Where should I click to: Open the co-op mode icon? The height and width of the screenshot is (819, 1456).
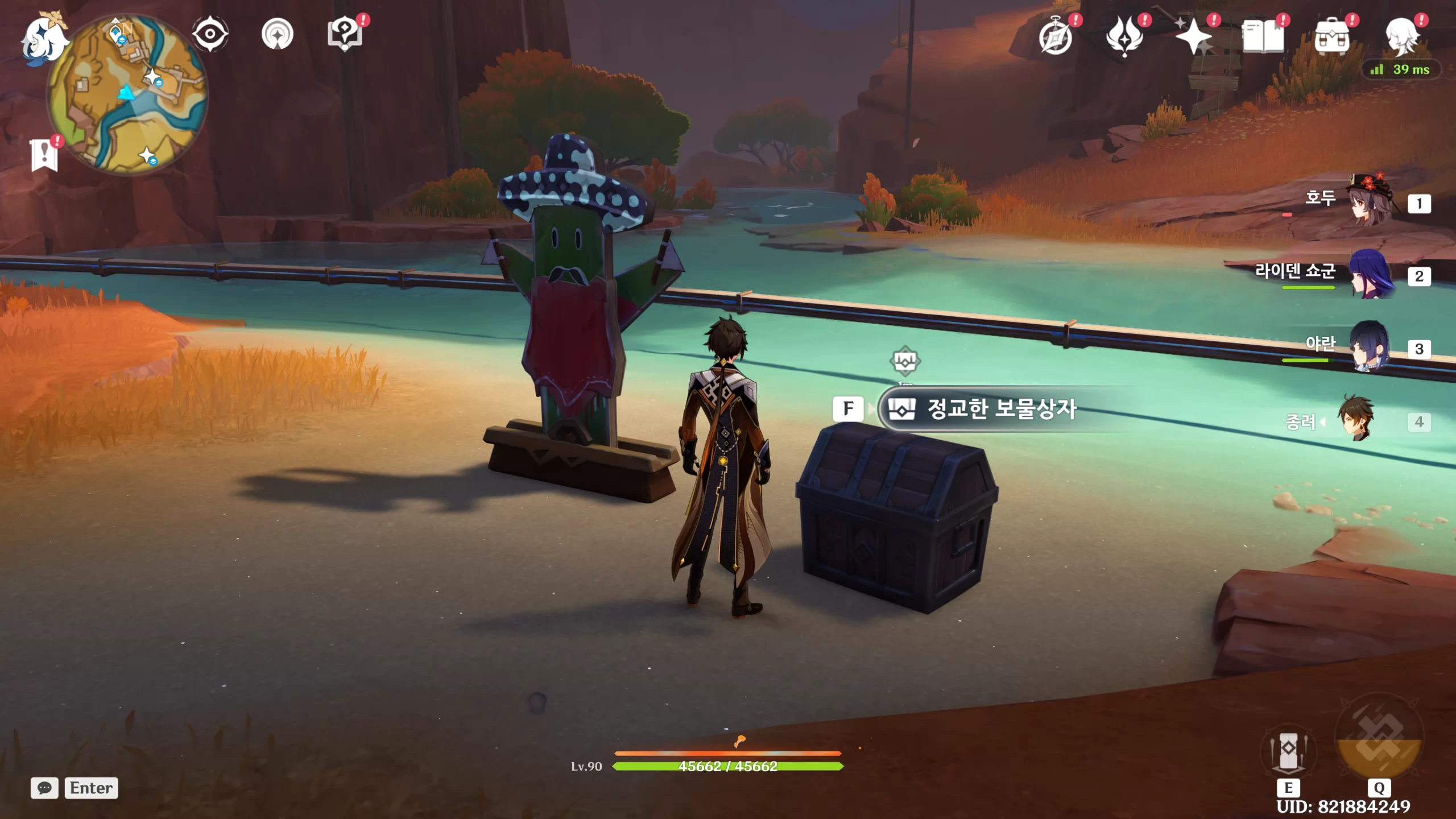(x=277, y=35)
